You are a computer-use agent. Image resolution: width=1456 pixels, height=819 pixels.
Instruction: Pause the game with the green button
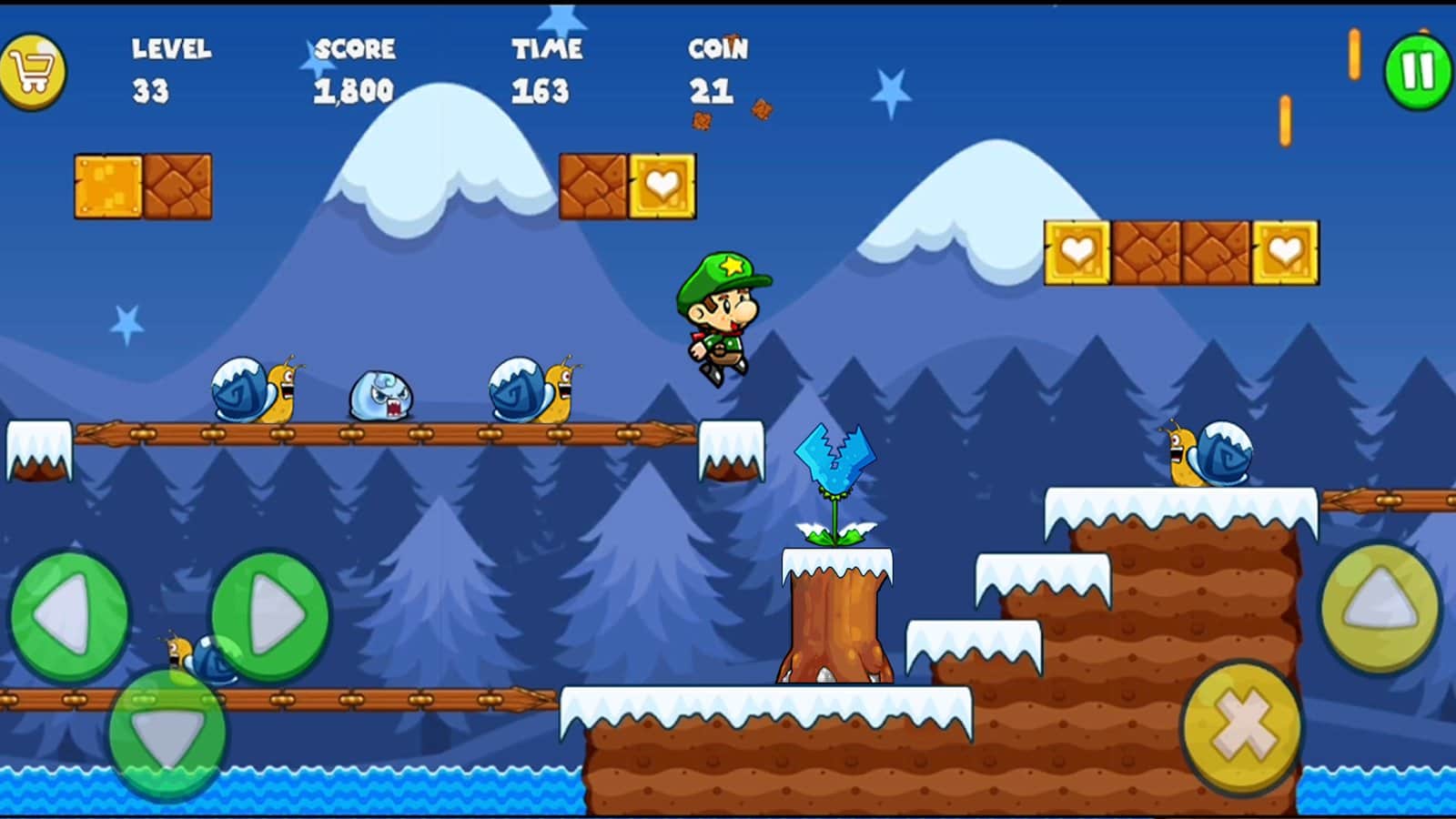[1417, 72]
